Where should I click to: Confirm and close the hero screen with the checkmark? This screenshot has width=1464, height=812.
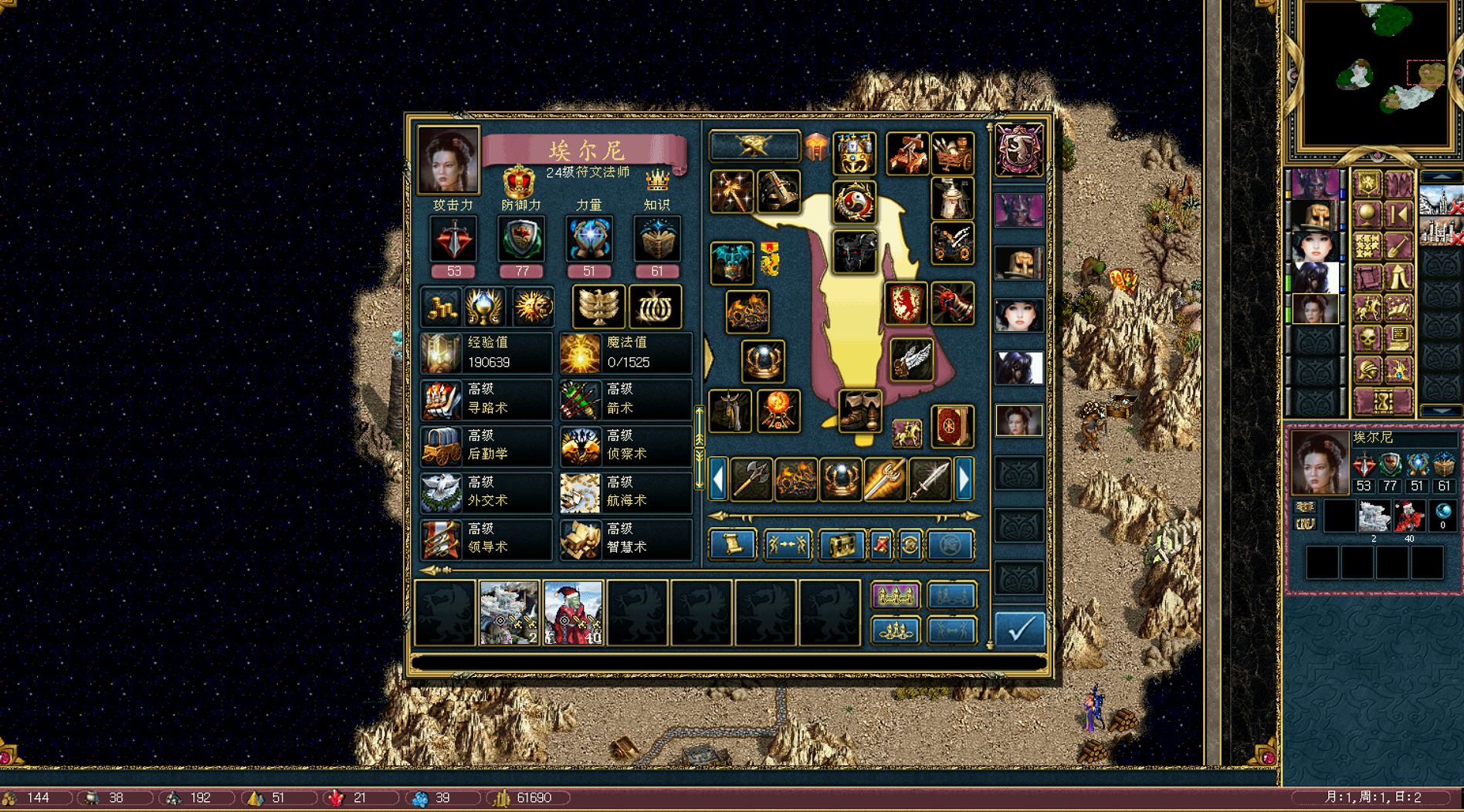click(x=1019, y=628)
